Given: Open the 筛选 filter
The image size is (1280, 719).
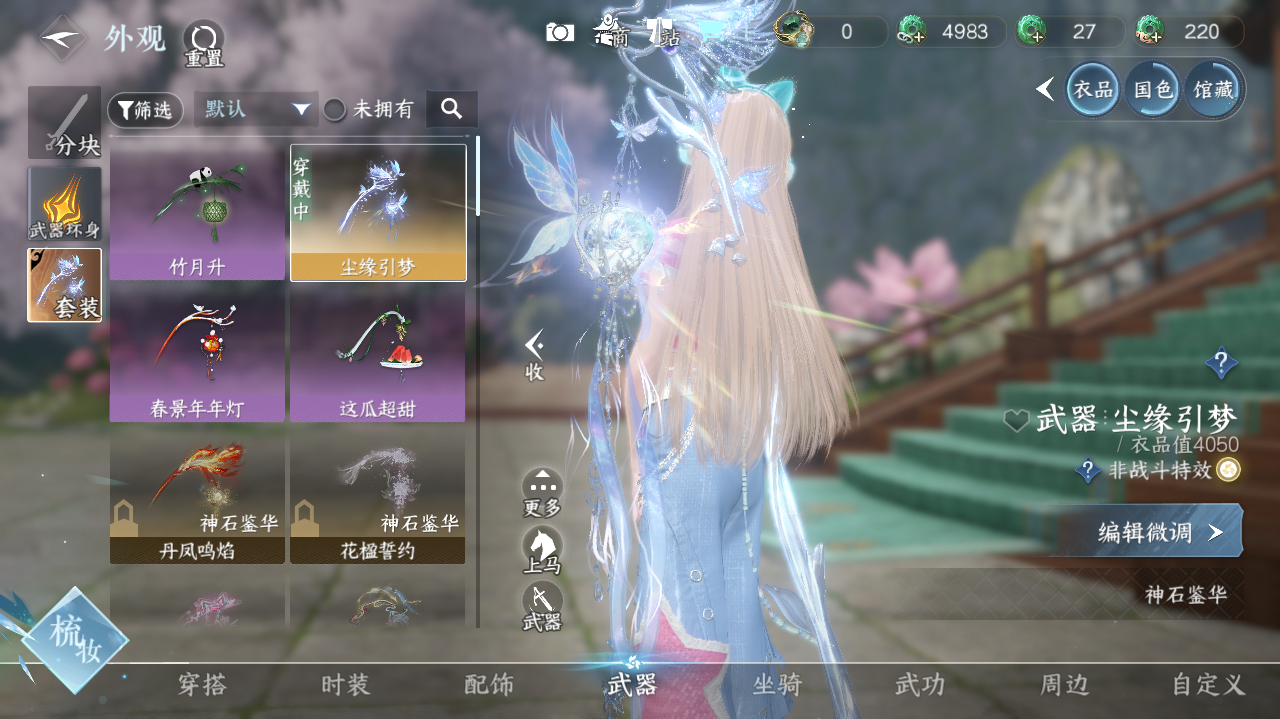Looking at the screenshot, I should (x=145, y=110).
